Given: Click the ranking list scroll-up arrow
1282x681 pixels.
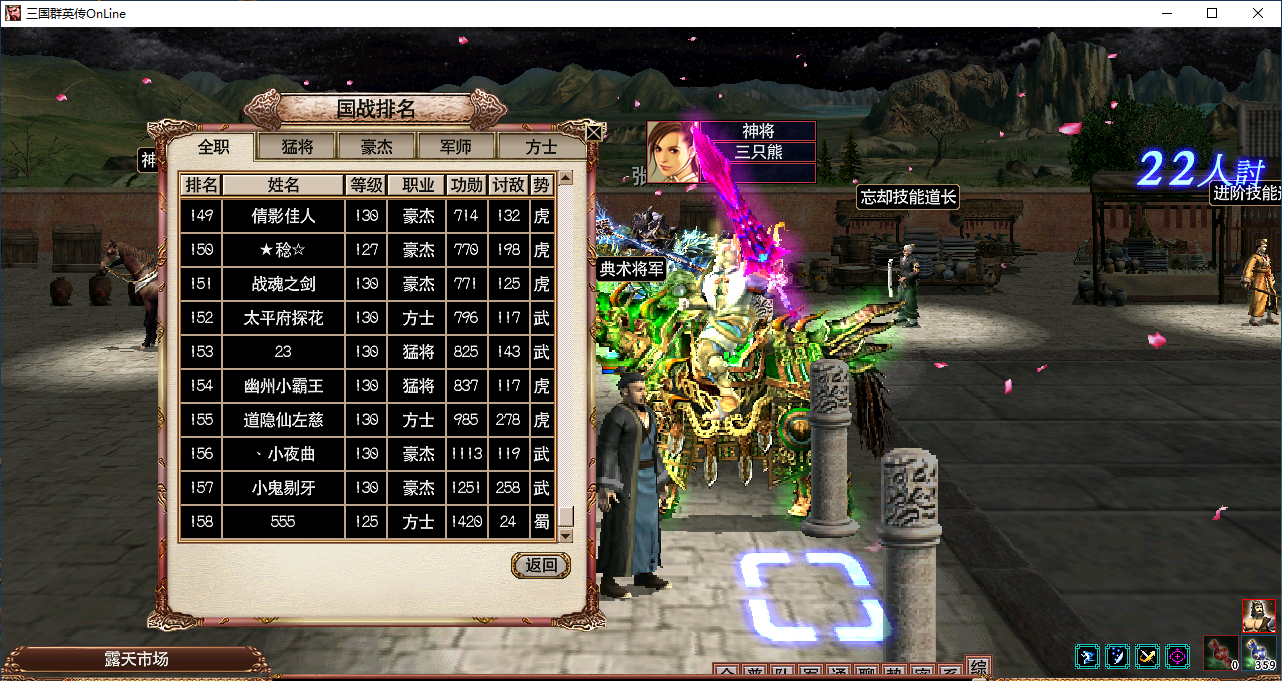Looking at the screenshot, I should 566,179.
